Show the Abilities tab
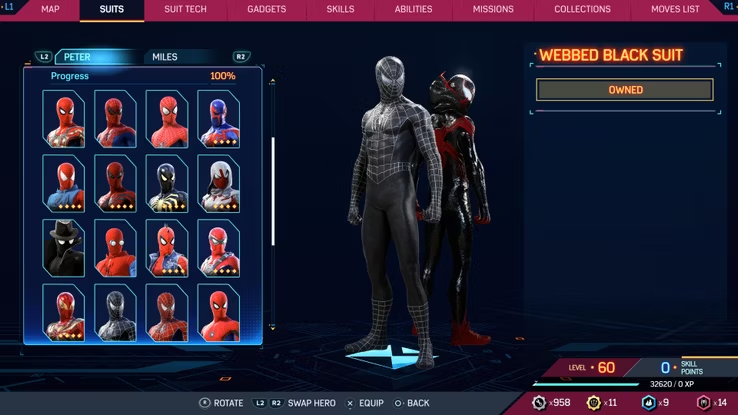The image size is (738, 415). pos(413,9)
